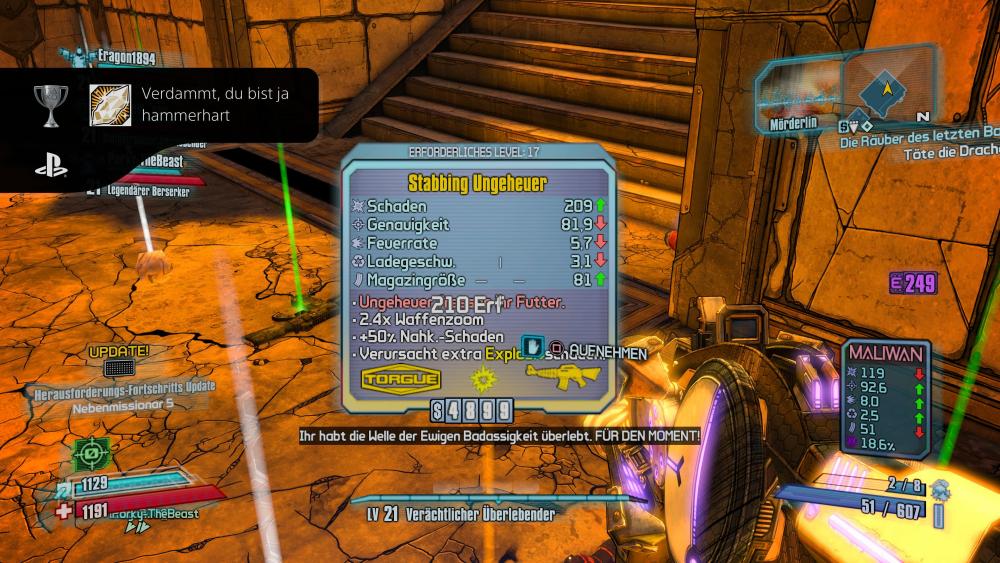This screenshot has height=563, width=1000.
Task: Select the yellow assault rifle icon on the card
Action: click(x=562, y=376)
